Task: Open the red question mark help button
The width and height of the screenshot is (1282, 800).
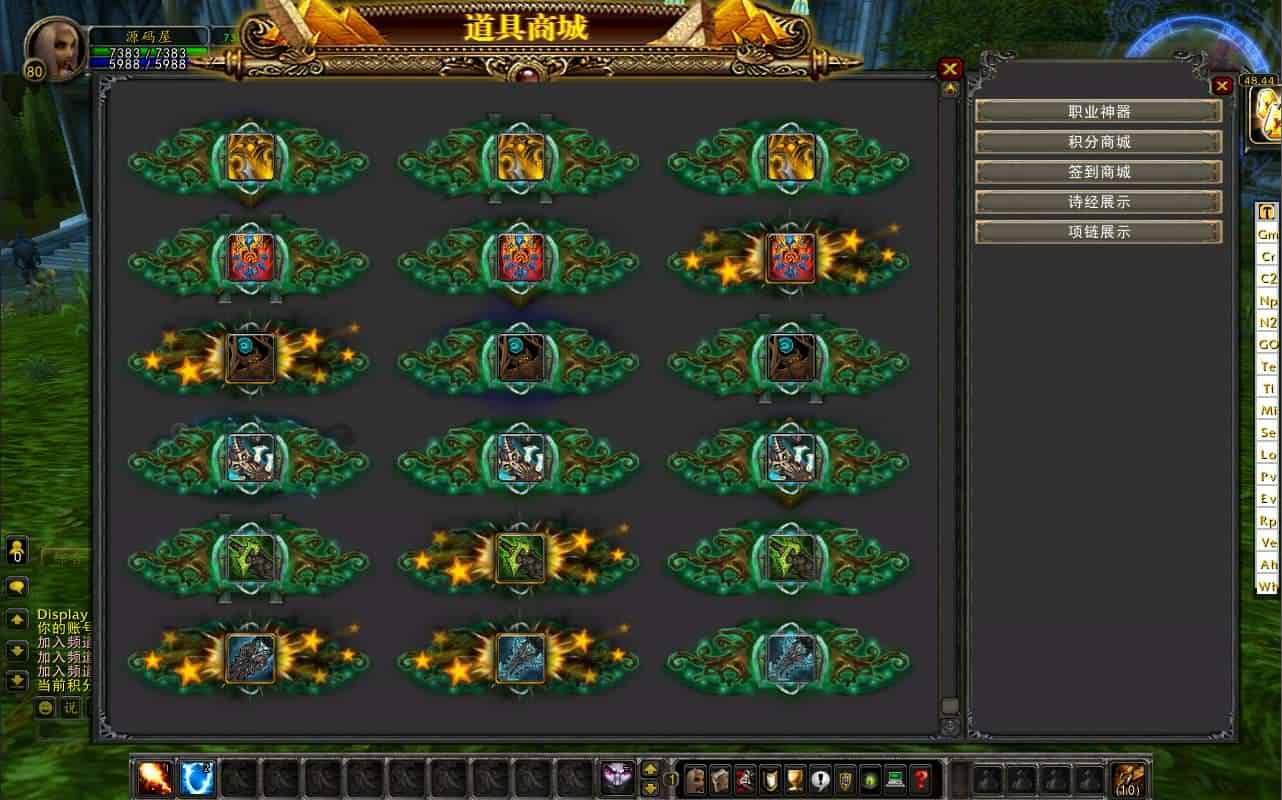Action: point(921,779)
